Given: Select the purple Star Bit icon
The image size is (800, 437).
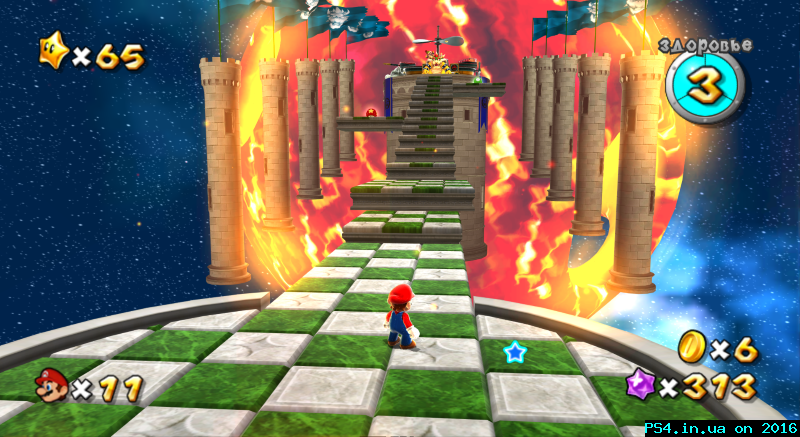Looking at the screenshot, I should [x=640, y=383].
